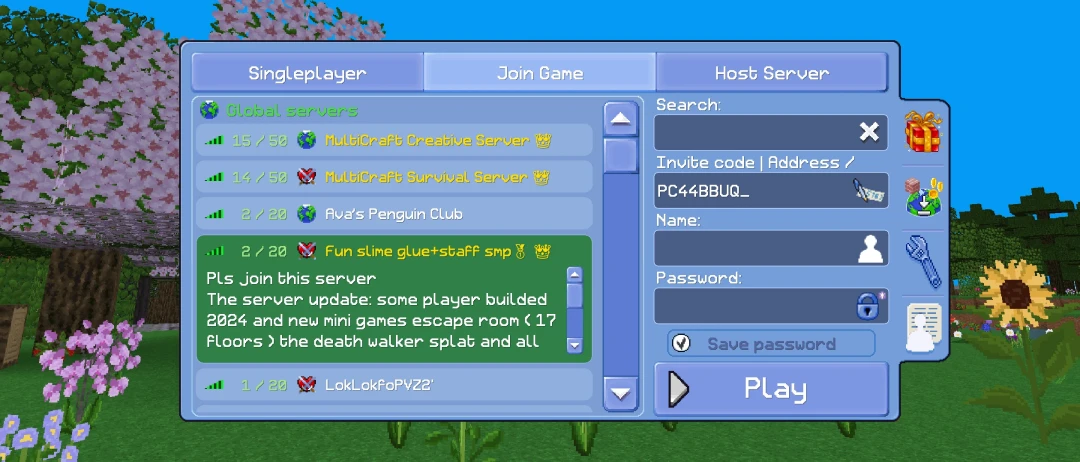Screen dimensions: 1080x462
Task: Open the wrench settings side tab
Action: (923, 259)
